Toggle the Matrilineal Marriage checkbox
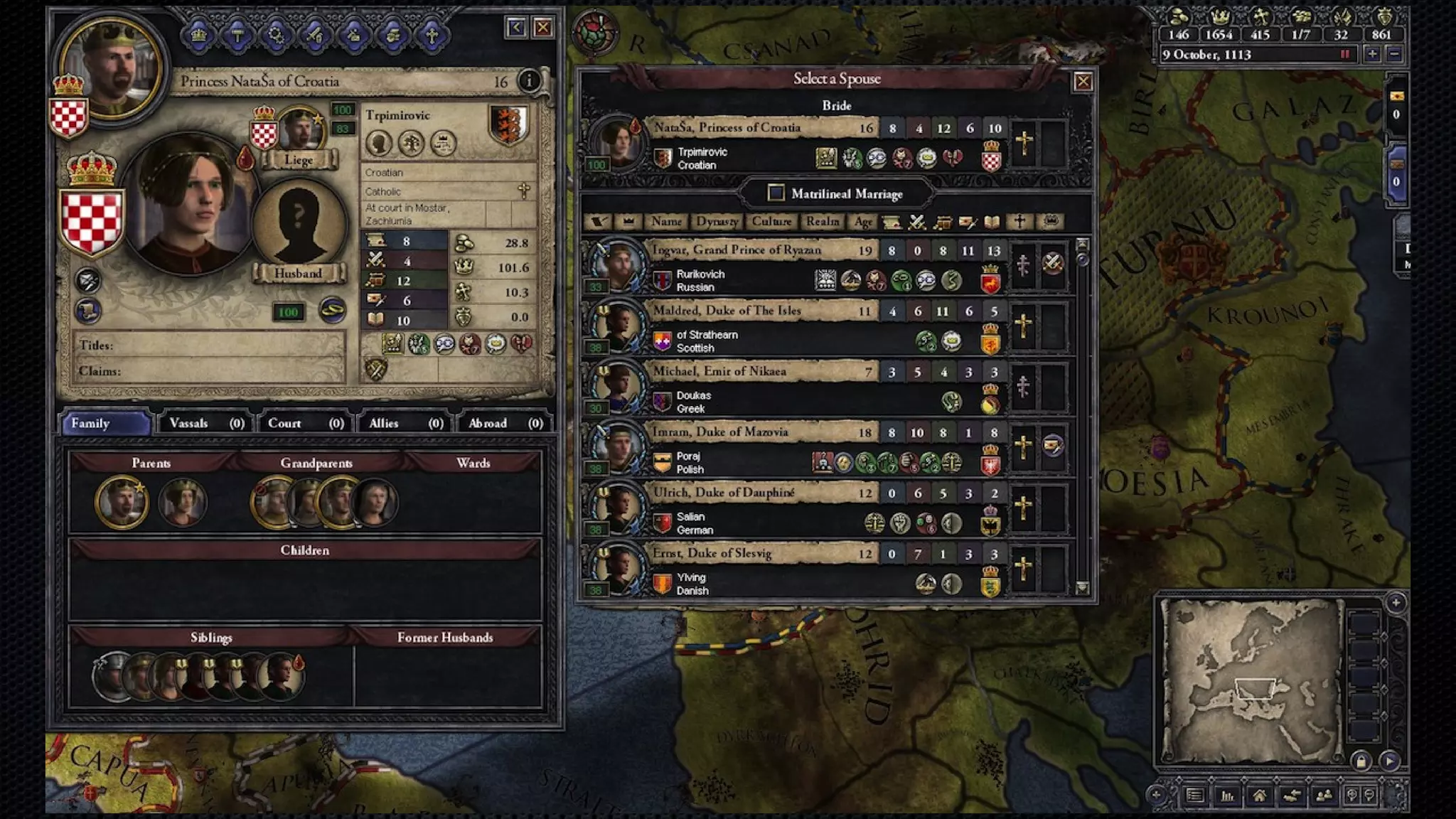 776,193
